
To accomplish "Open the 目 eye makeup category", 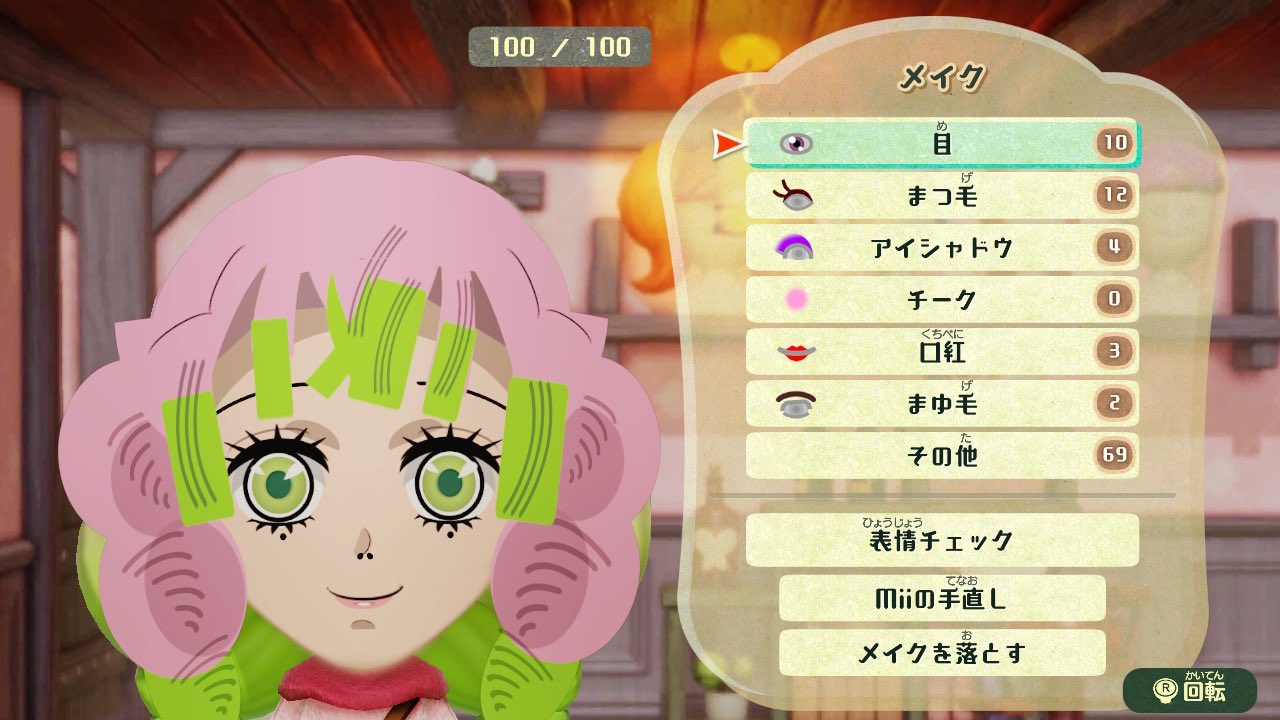I will click(x=940, y=142).
